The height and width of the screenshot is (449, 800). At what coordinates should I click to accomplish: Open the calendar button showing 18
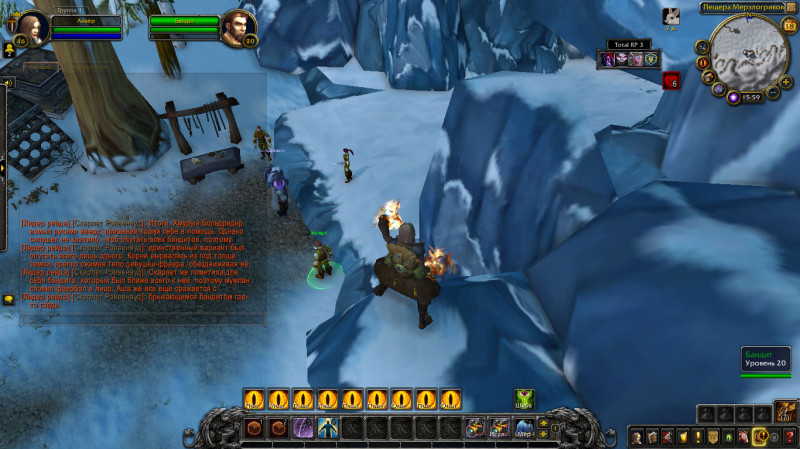click(x=790, y=26)
